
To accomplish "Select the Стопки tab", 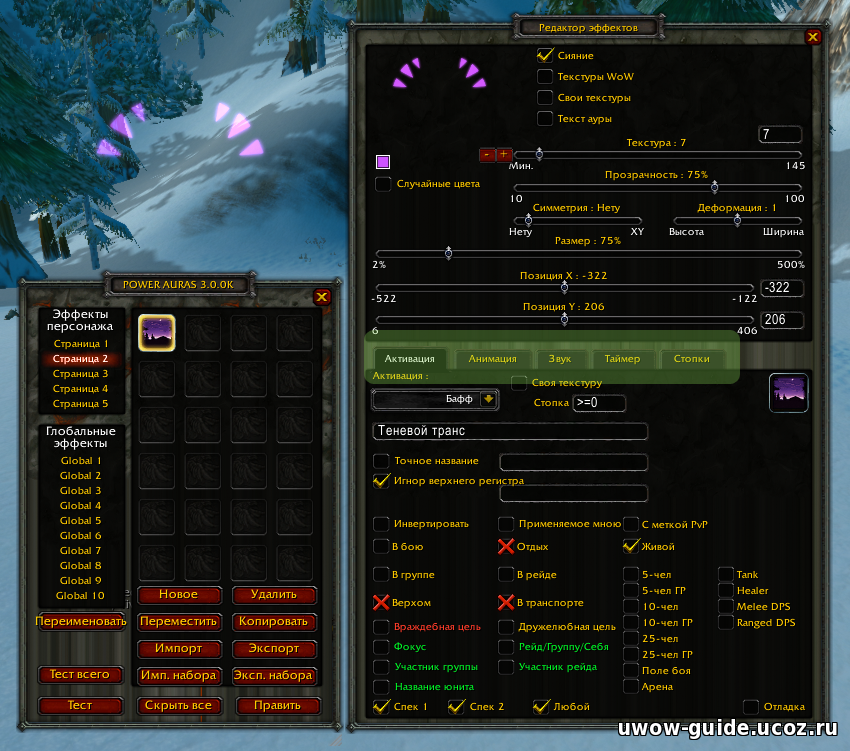I will point(691,358).
